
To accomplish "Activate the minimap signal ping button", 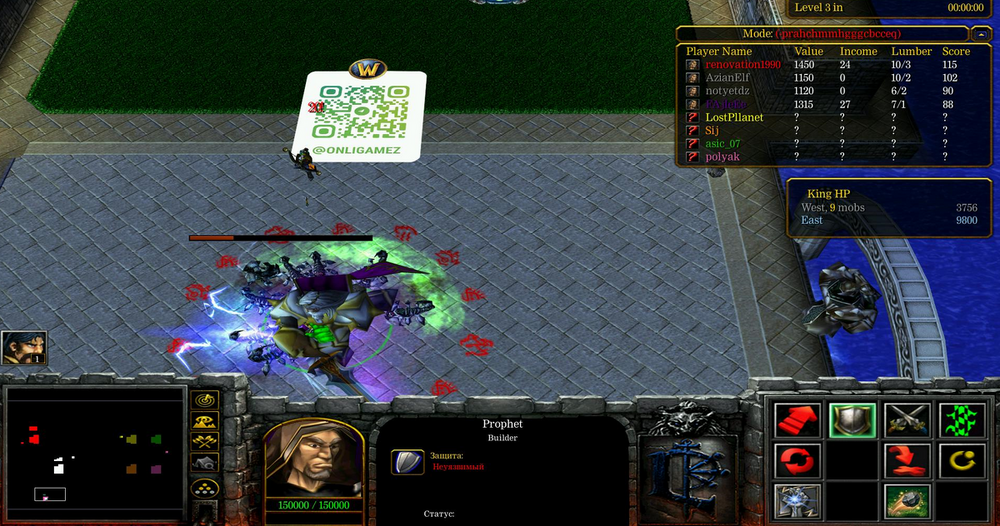I will pyautogui.click(x=205, y=399).
